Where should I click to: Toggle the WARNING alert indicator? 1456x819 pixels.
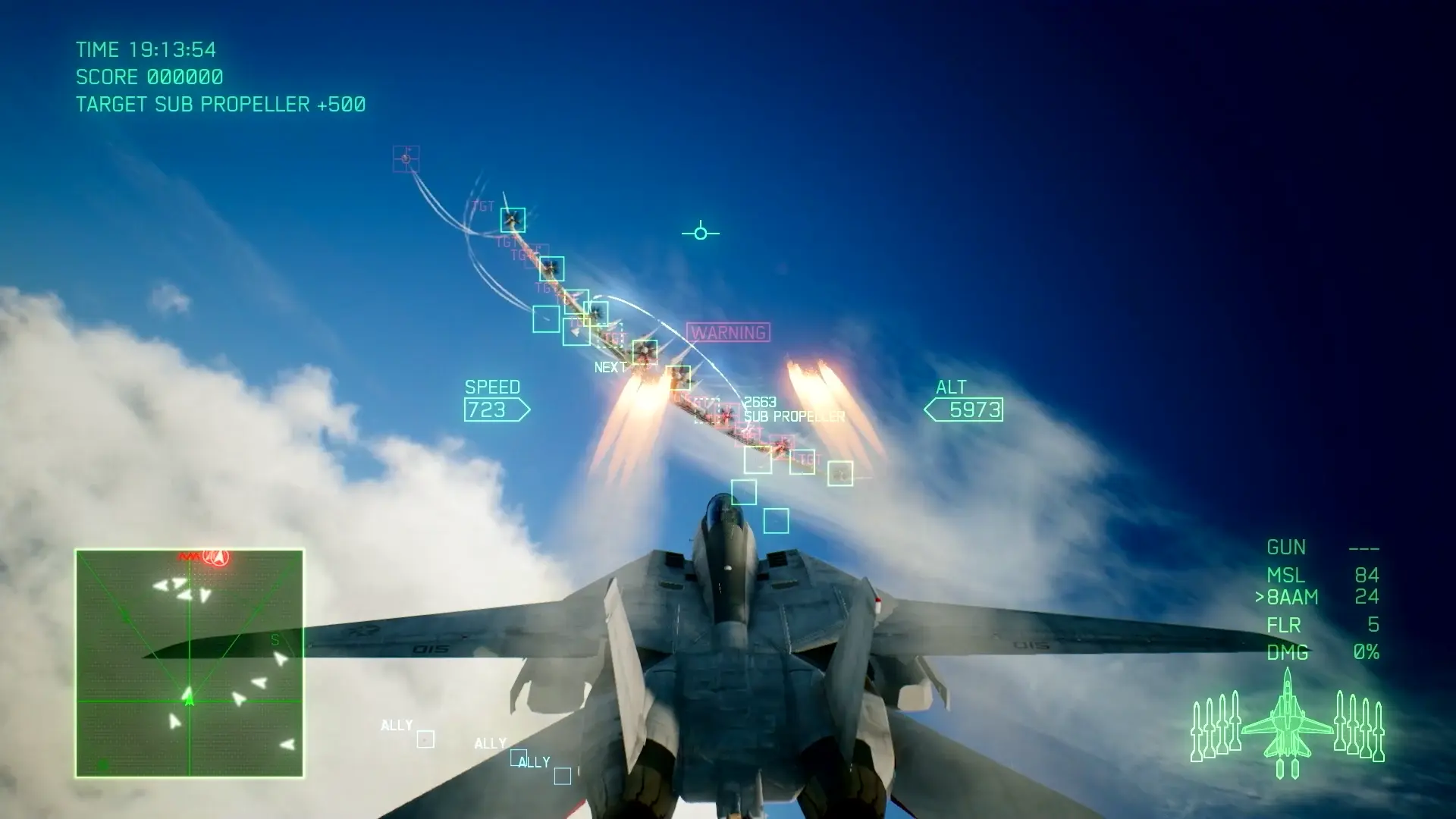726,331
